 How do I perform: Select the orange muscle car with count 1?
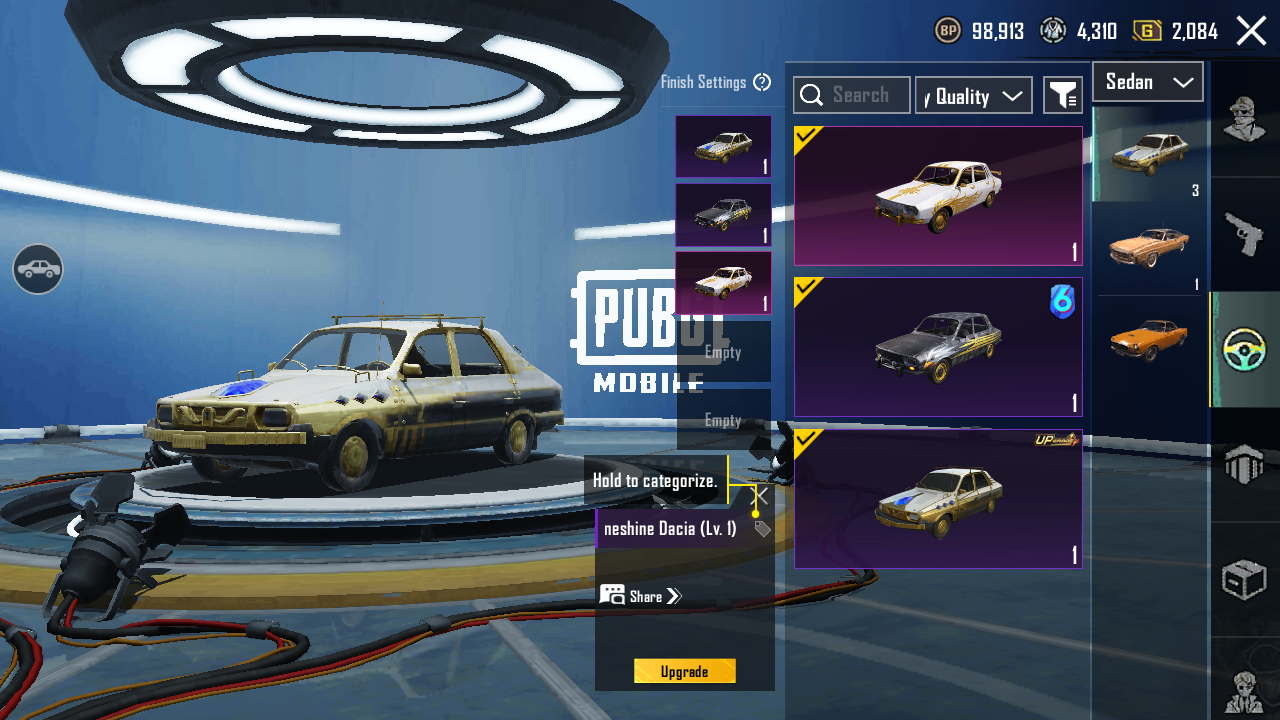(1148, 248)
